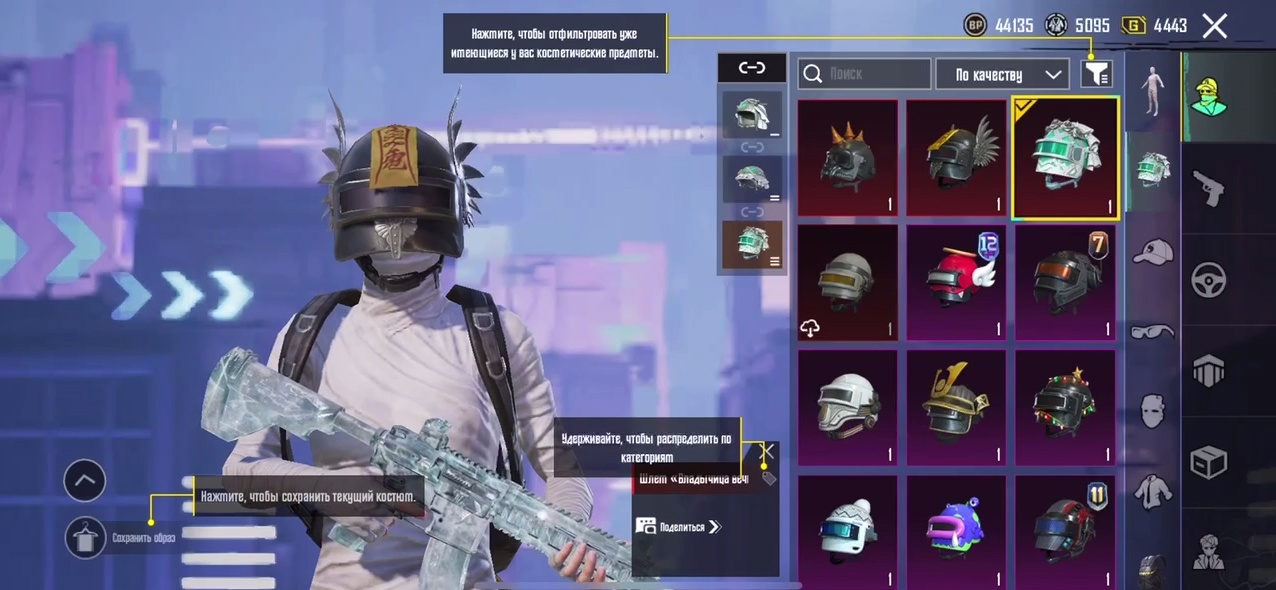
Task: Click «Сохранить образ» hanger button
Action: click(86, 538)
